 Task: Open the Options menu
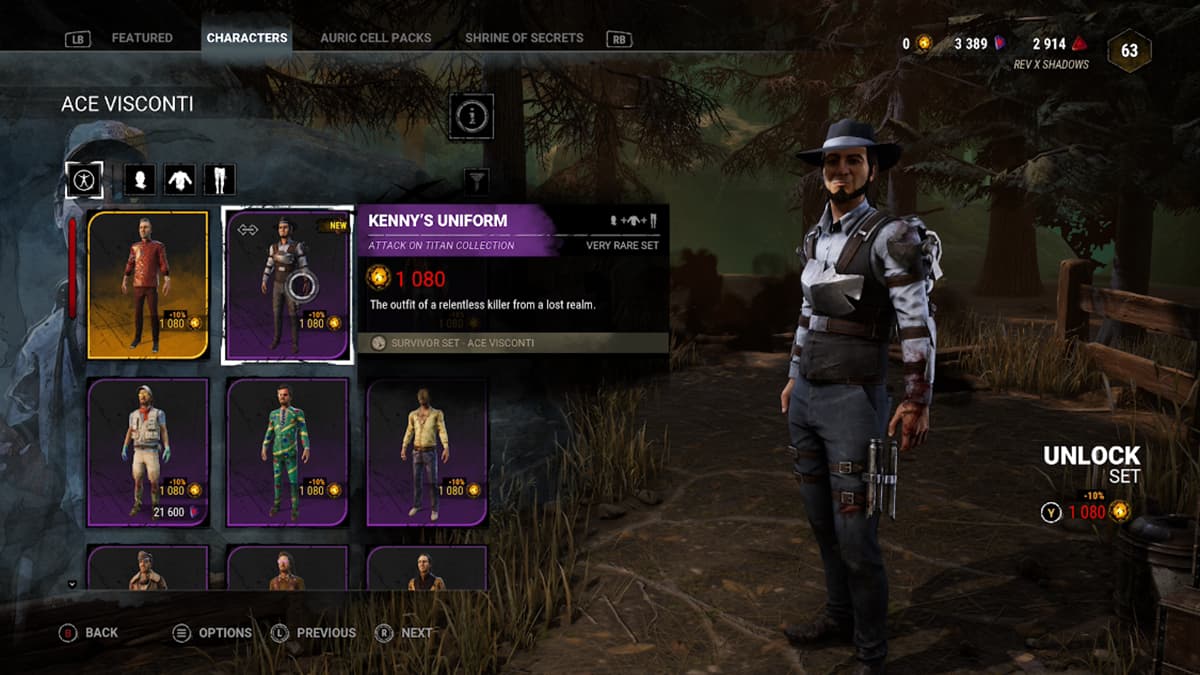(213, 633)
